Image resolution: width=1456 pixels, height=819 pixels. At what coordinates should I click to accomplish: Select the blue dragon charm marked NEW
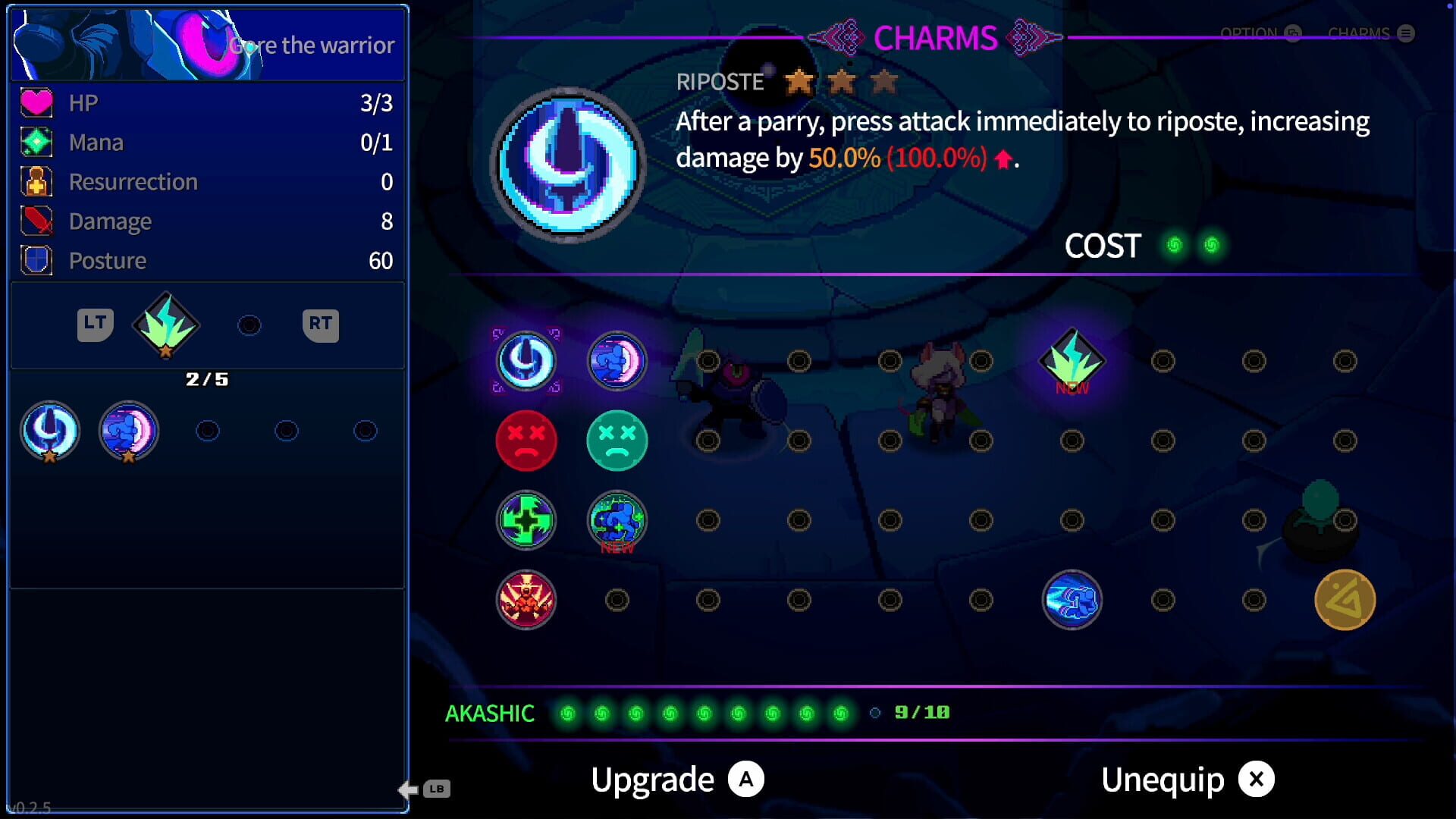coord(617,520)
